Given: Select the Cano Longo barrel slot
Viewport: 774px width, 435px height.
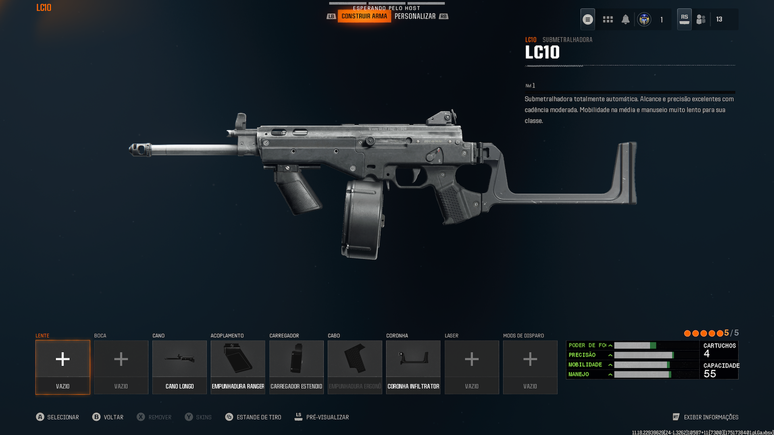Looking at the screenshot, I should [180, 366].
